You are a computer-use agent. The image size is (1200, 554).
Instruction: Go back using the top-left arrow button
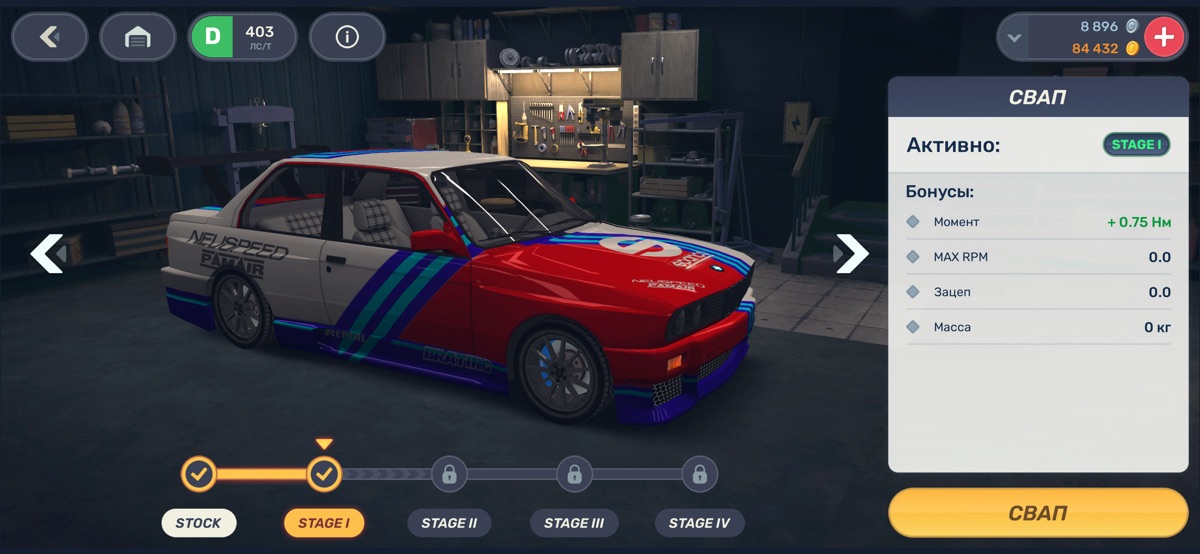click(49, 38)
